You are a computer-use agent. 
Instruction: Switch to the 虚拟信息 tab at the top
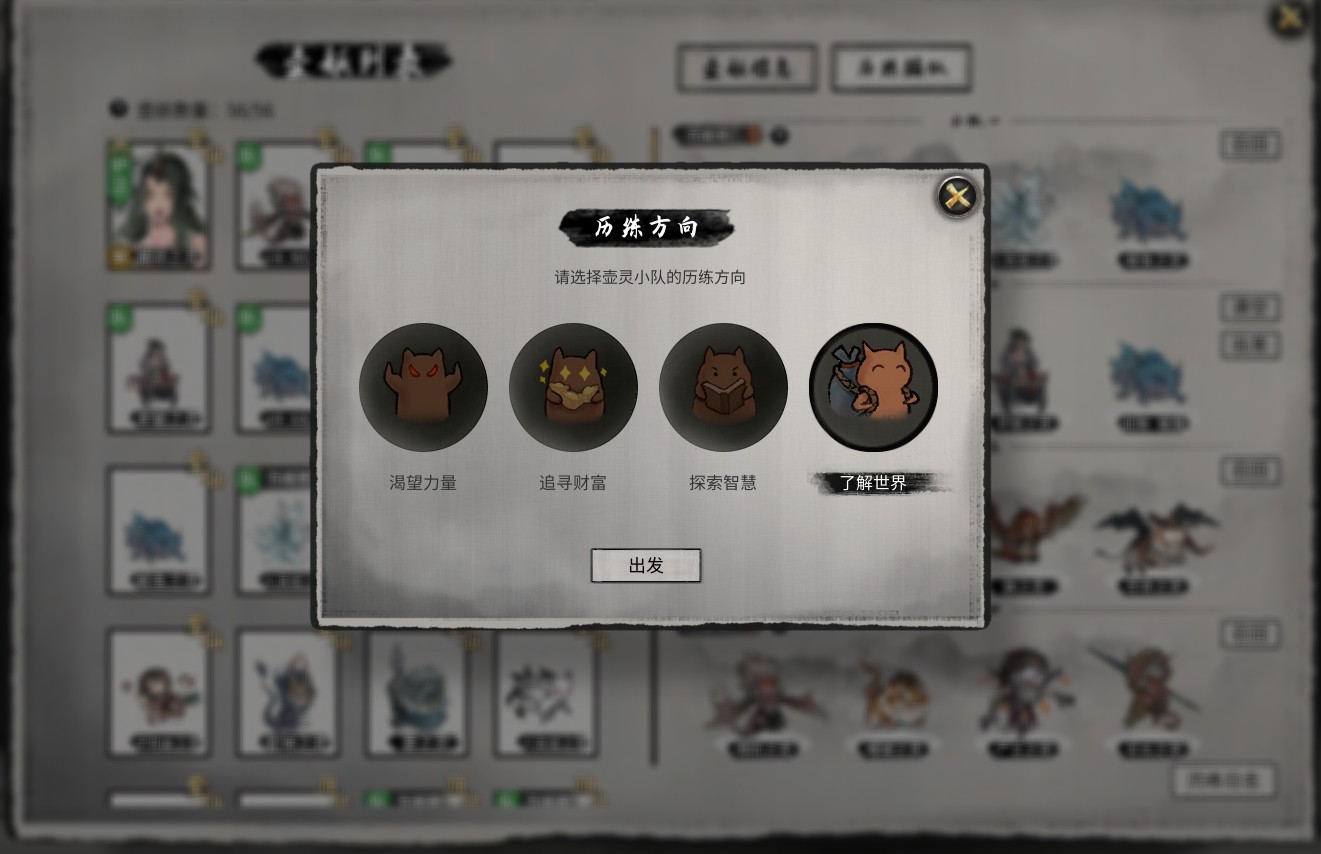747,68
